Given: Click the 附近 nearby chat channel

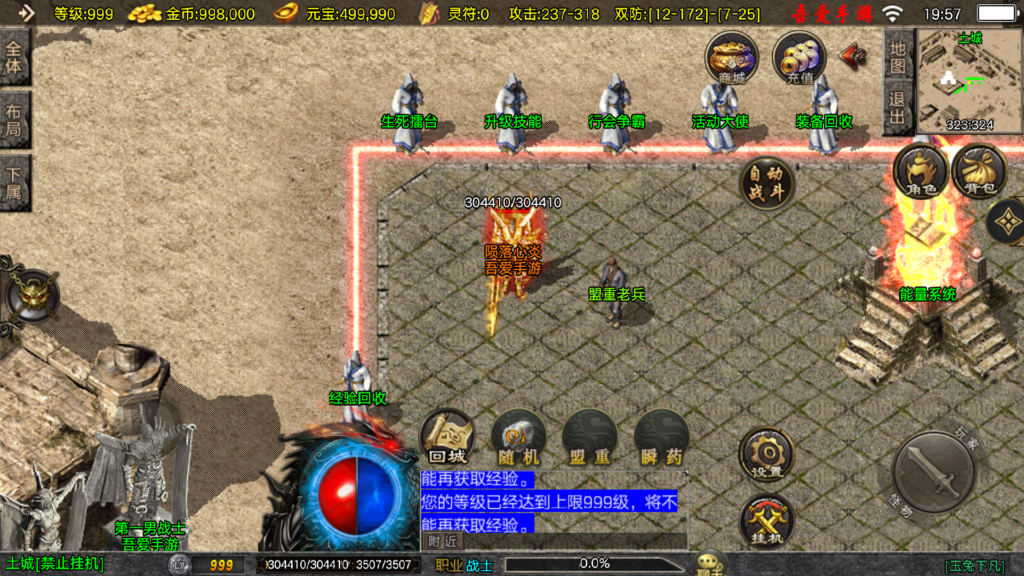Looking at the screenshot, I should [x=443, y=541].
